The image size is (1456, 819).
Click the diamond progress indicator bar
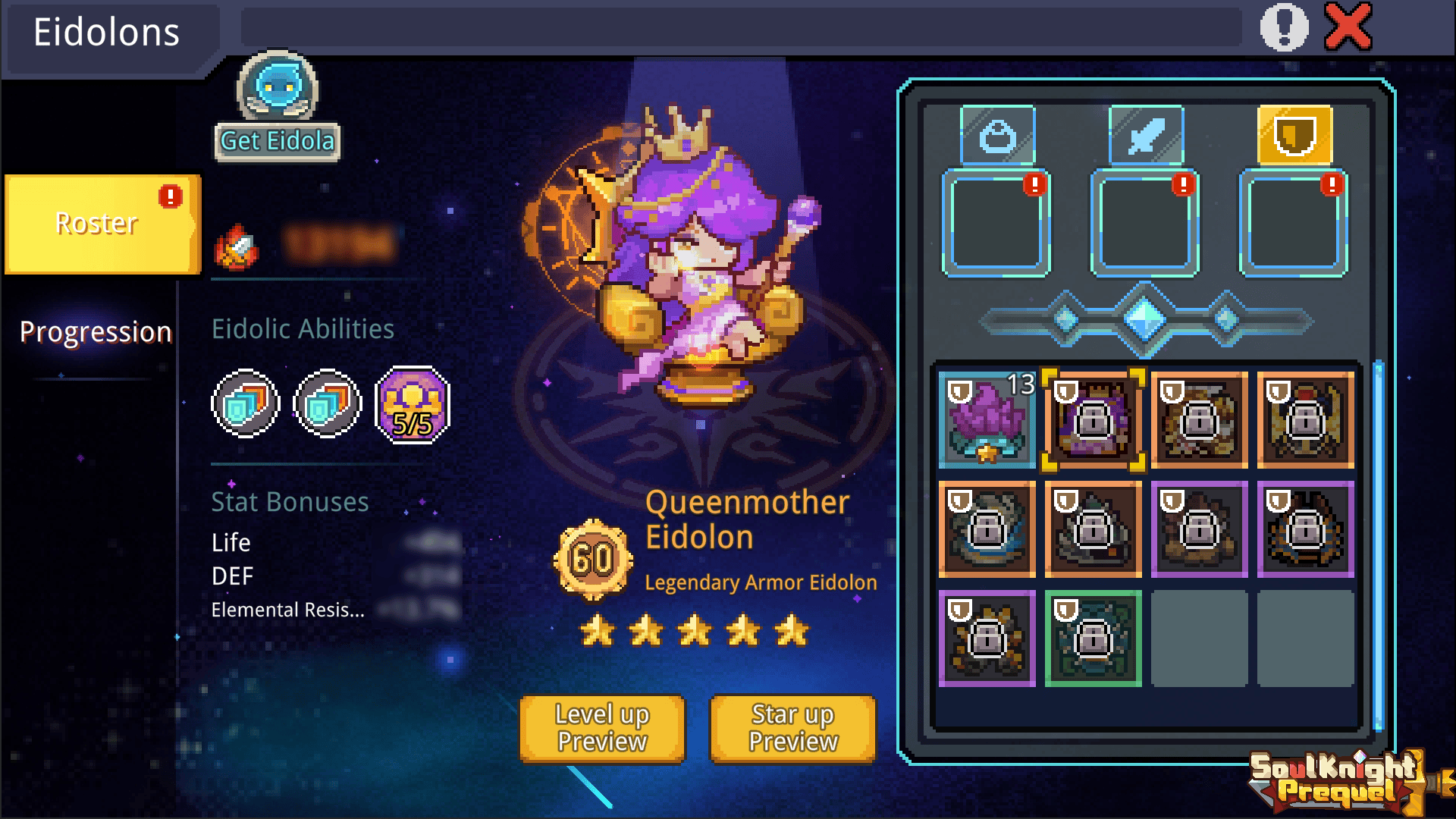1144,320
